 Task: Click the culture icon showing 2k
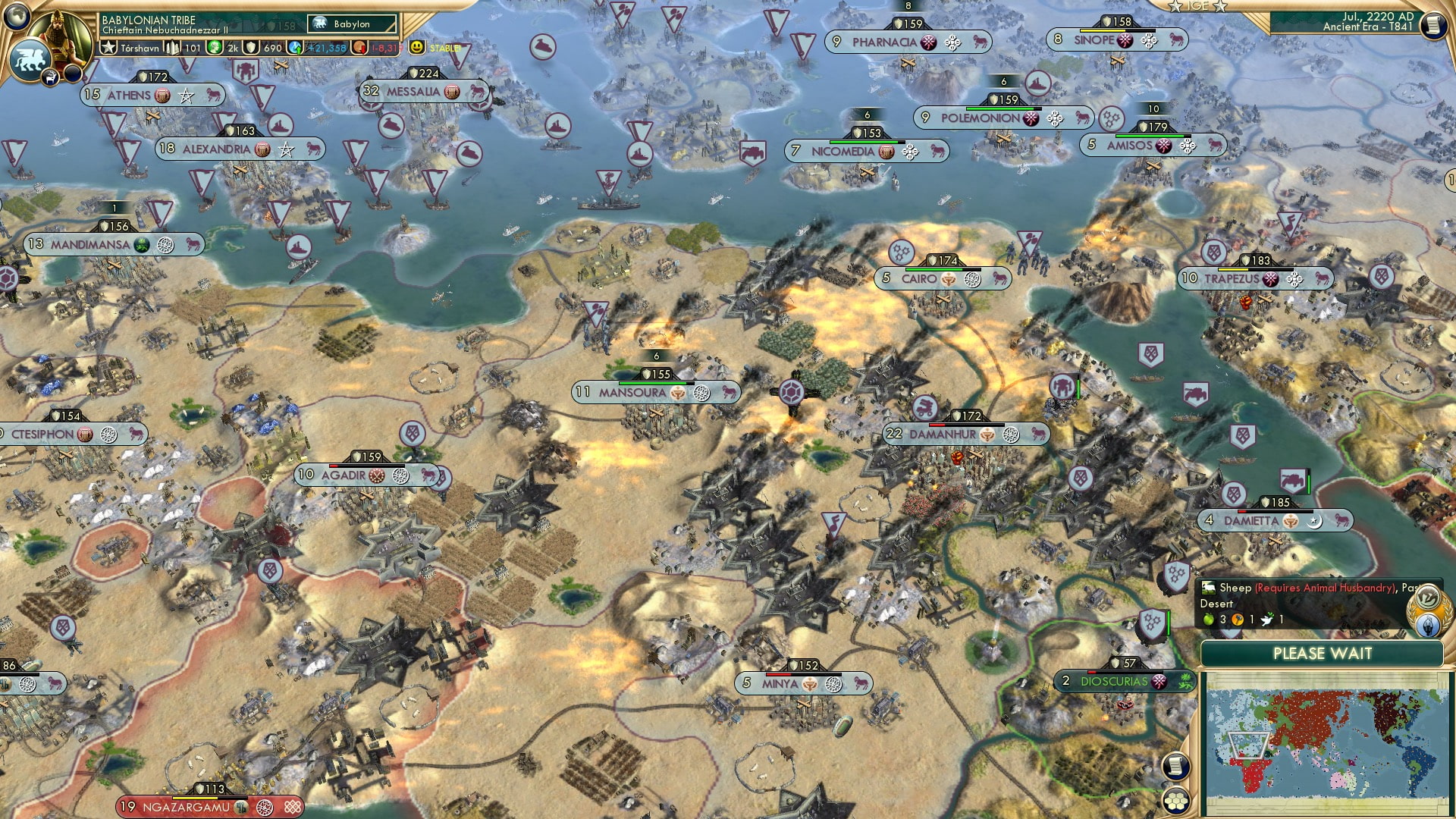click(215, 46)
